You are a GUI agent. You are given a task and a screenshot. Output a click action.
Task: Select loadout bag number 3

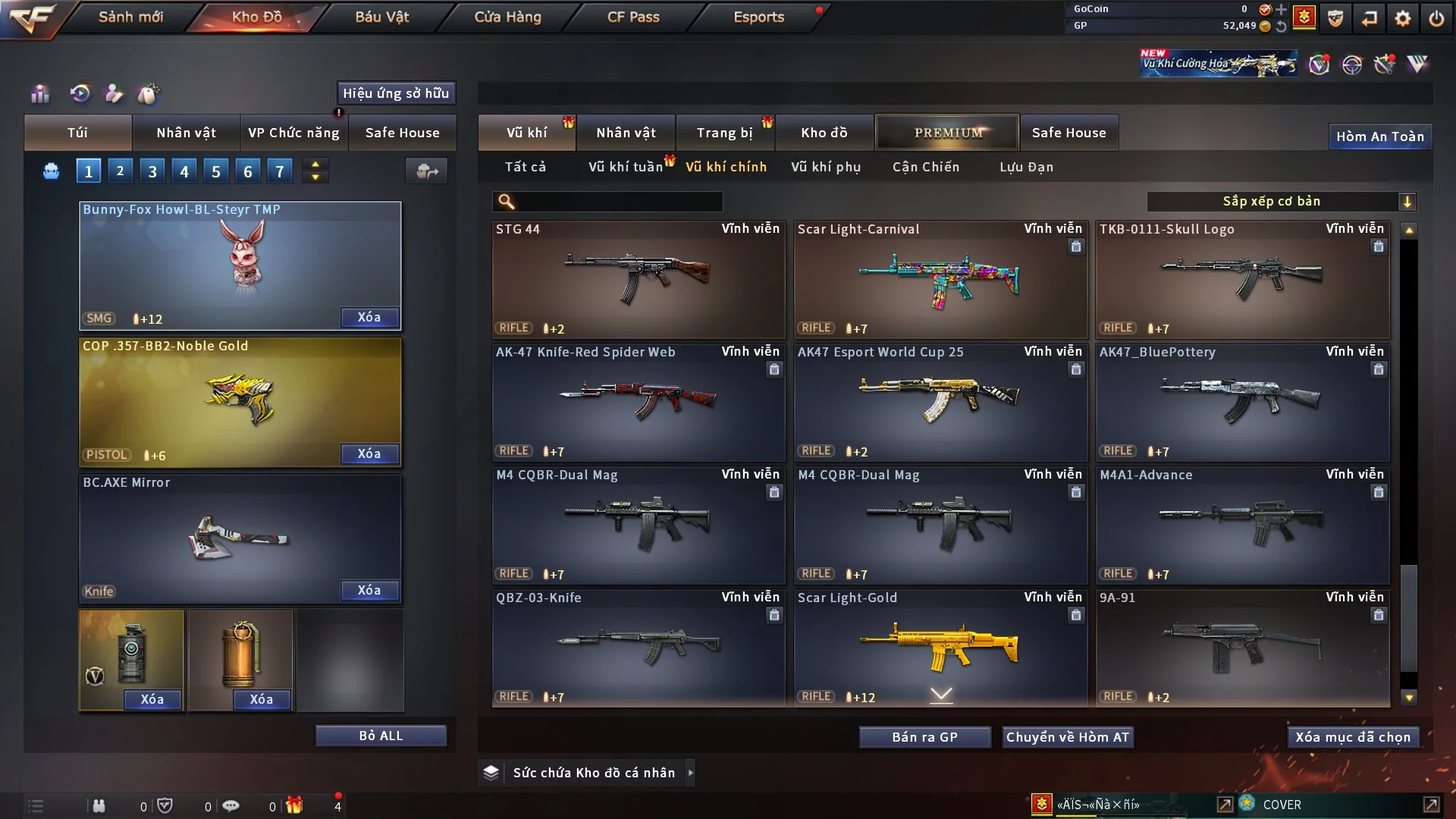point(152,171)
